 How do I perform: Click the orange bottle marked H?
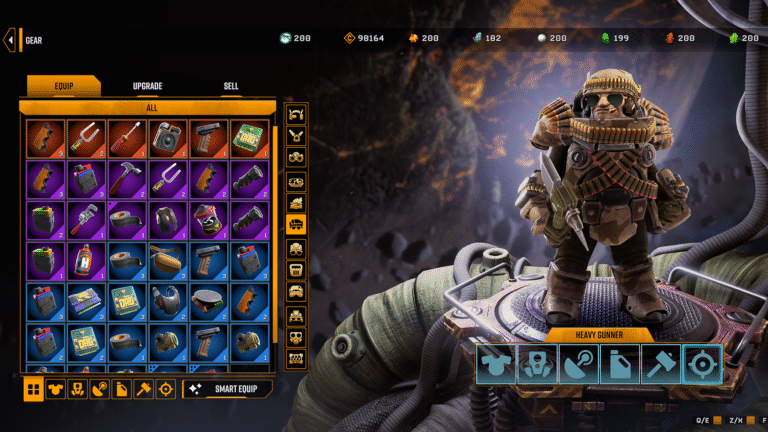[85, 262]
